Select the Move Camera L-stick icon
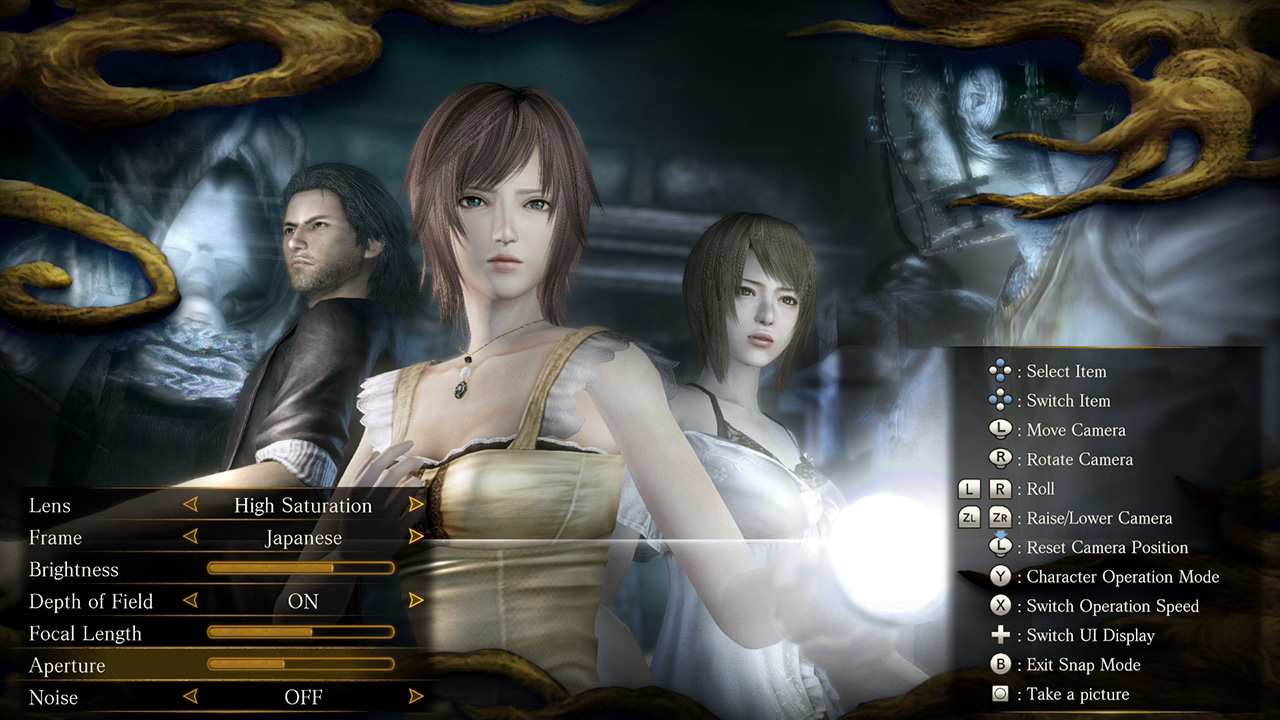 1001,430
